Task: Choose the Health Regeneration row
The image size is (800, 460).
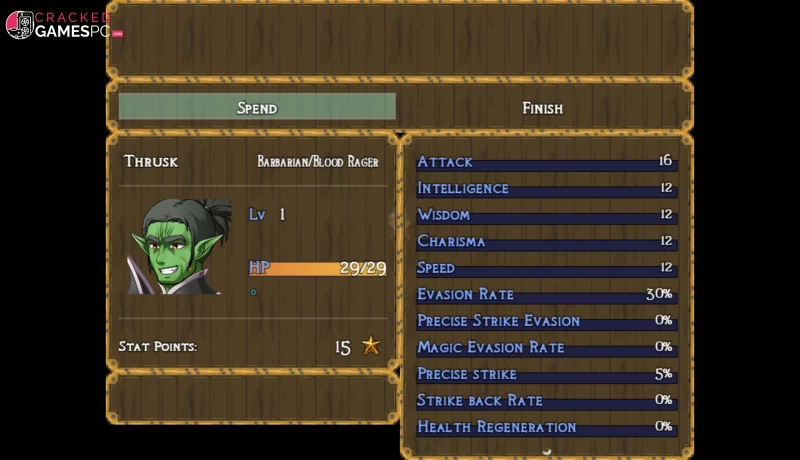Action: 545,427
